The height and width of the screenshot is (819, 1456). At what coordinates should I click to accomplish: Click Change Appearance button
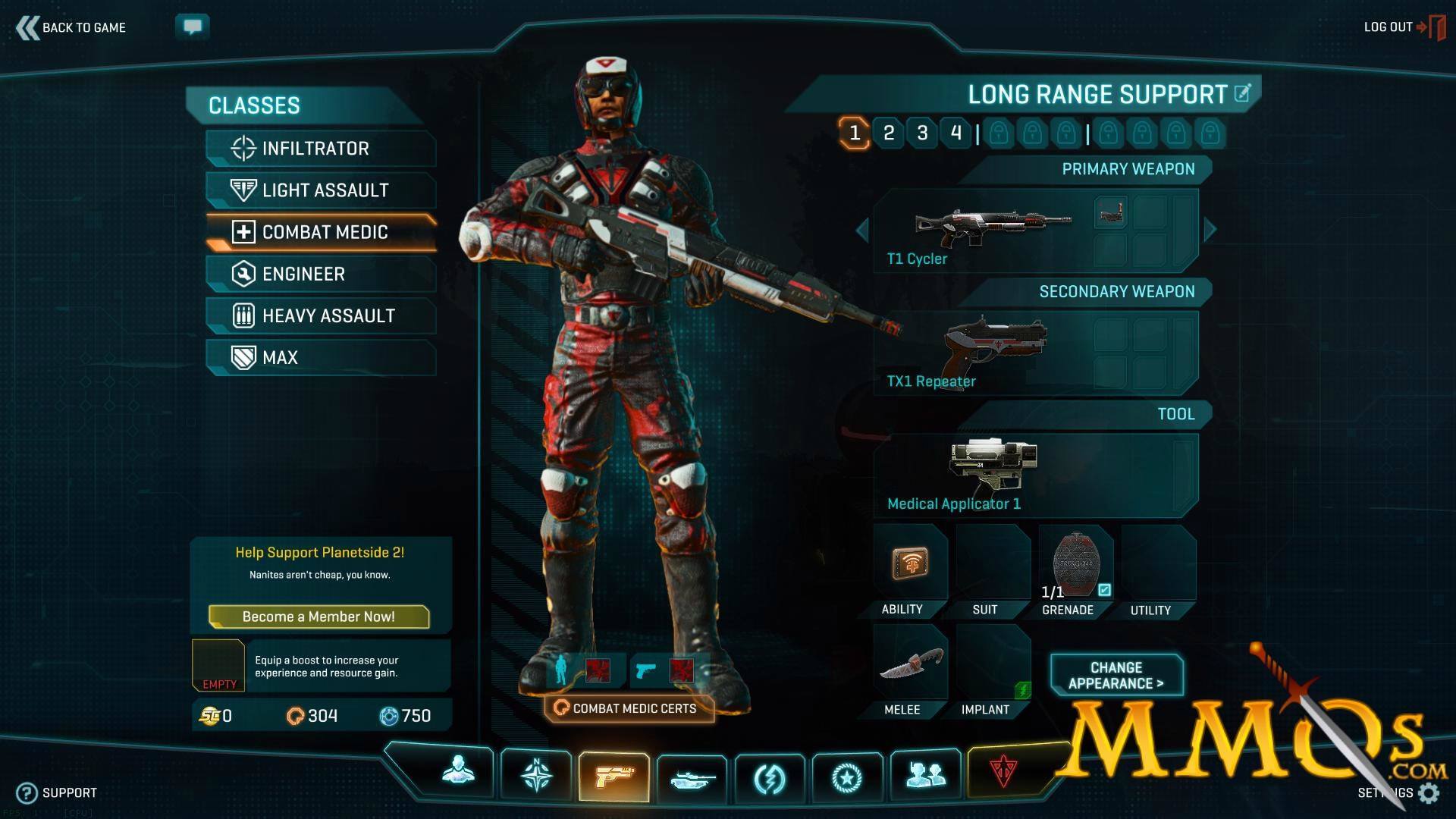(x=1116, y=675)
